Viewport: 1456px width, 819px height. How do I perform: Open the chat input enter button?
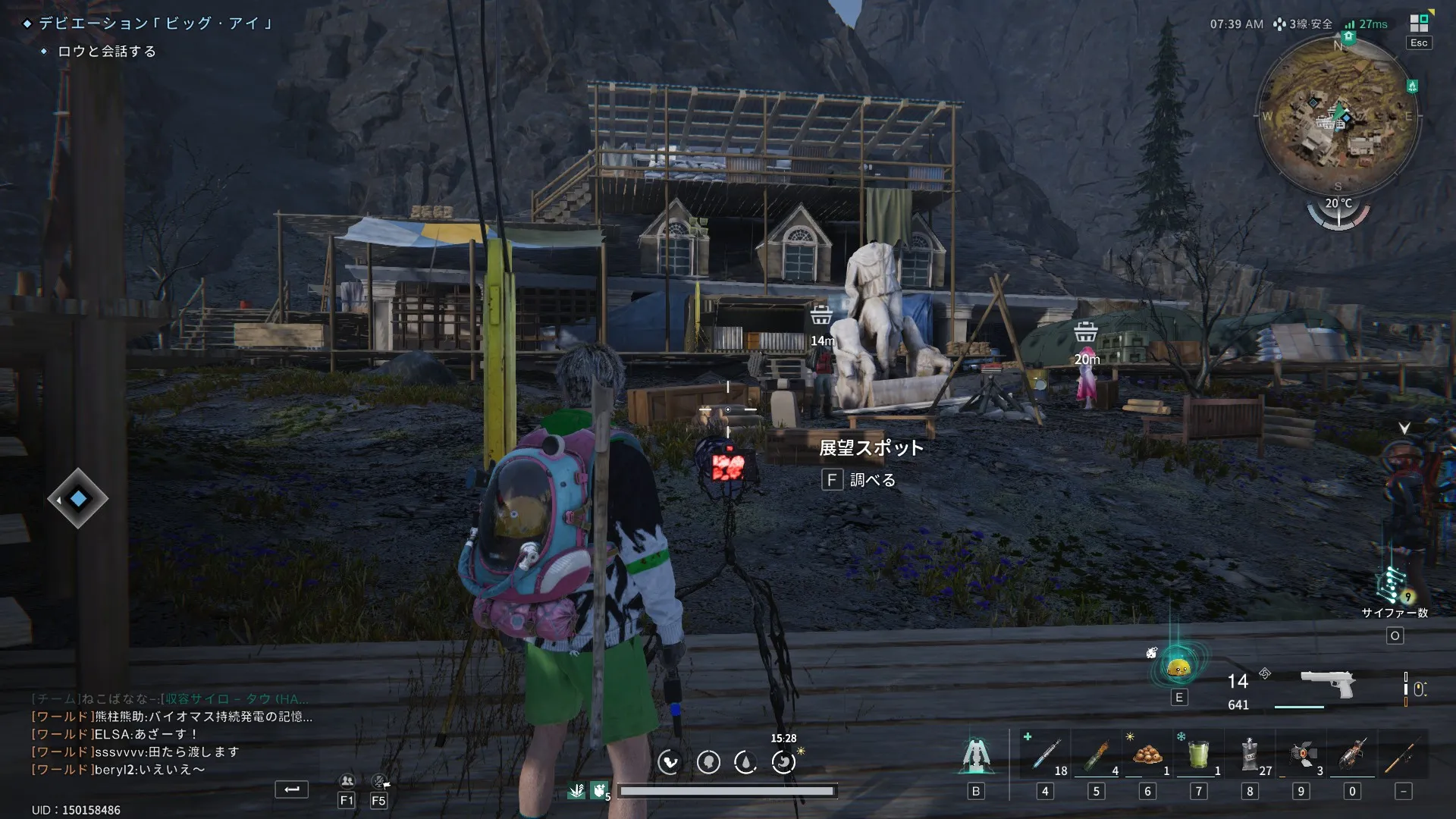point(291,789)
